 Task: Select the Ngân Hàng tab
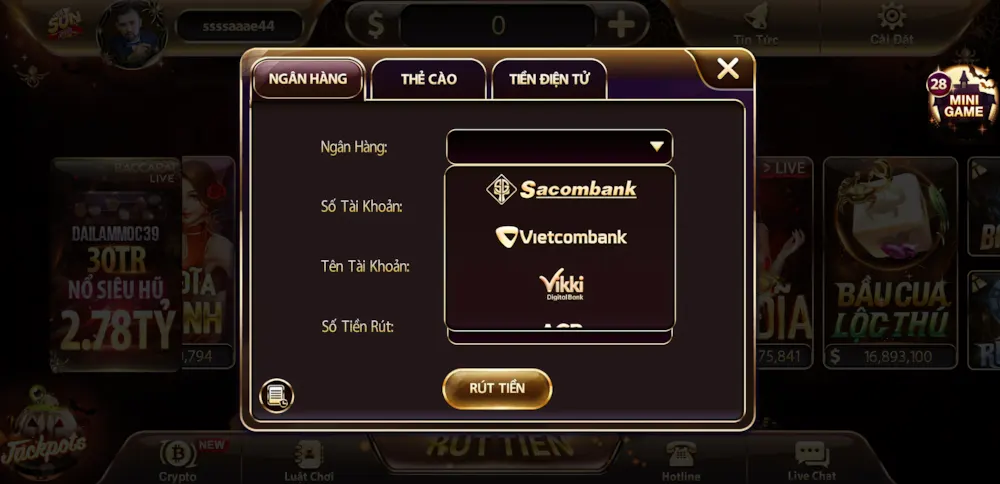point(308,79)
